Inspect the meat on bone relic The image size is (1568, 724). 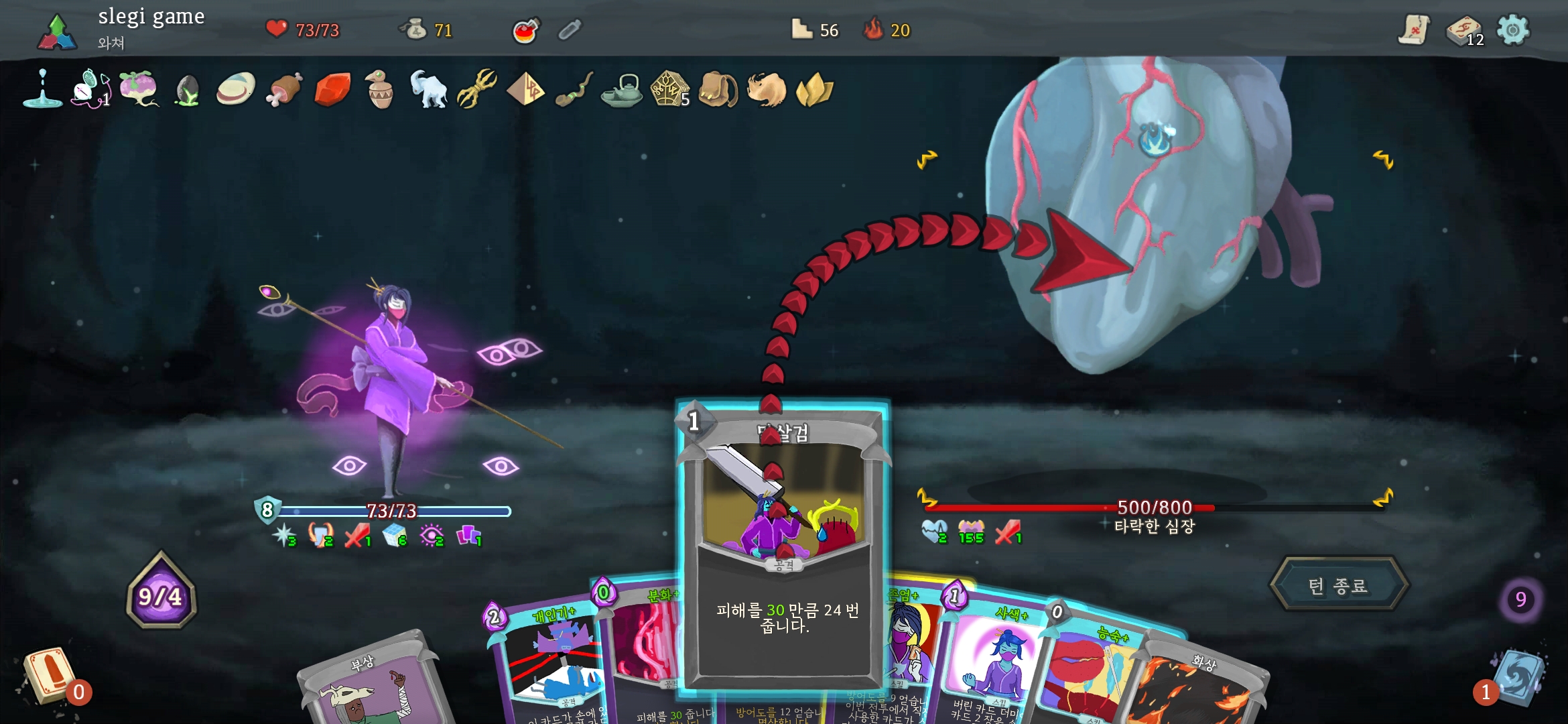284,90
